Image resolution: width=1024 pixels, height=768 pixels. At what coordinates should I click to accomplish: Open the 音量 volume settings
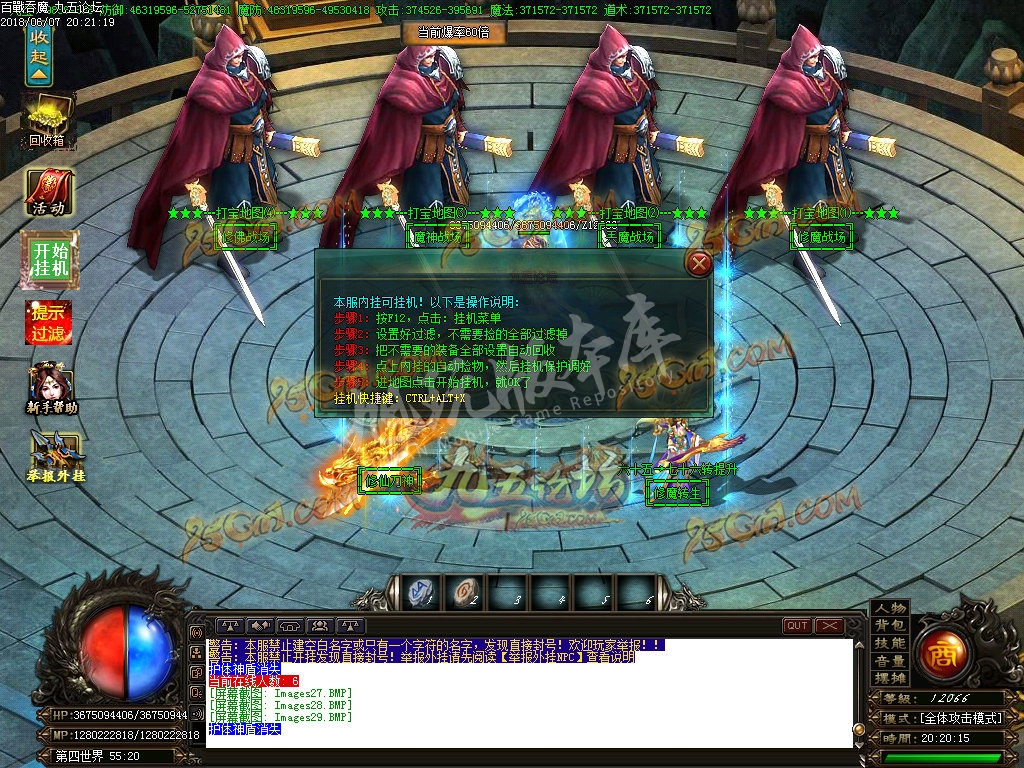[x=889, y=661]
